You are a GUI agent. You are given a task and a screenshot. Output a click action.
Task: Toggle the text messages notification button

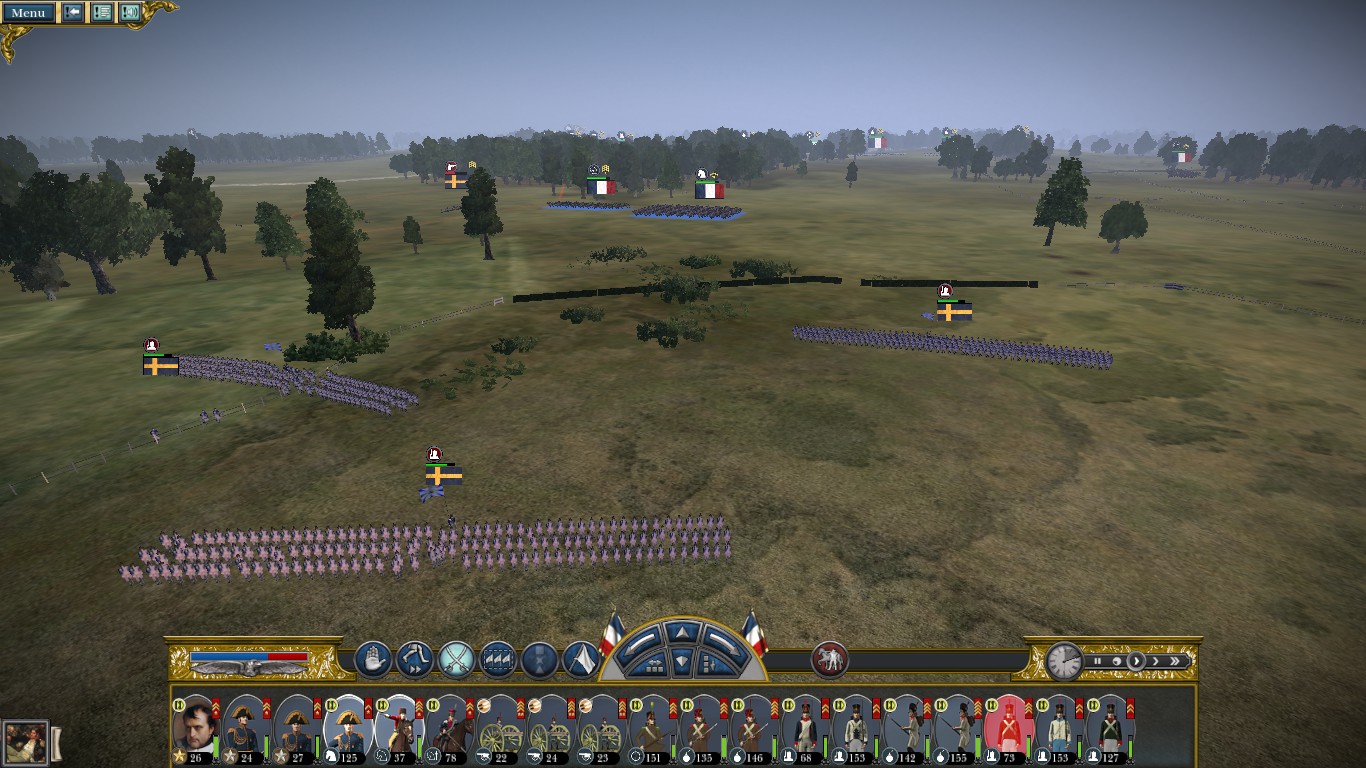[102, 12]
